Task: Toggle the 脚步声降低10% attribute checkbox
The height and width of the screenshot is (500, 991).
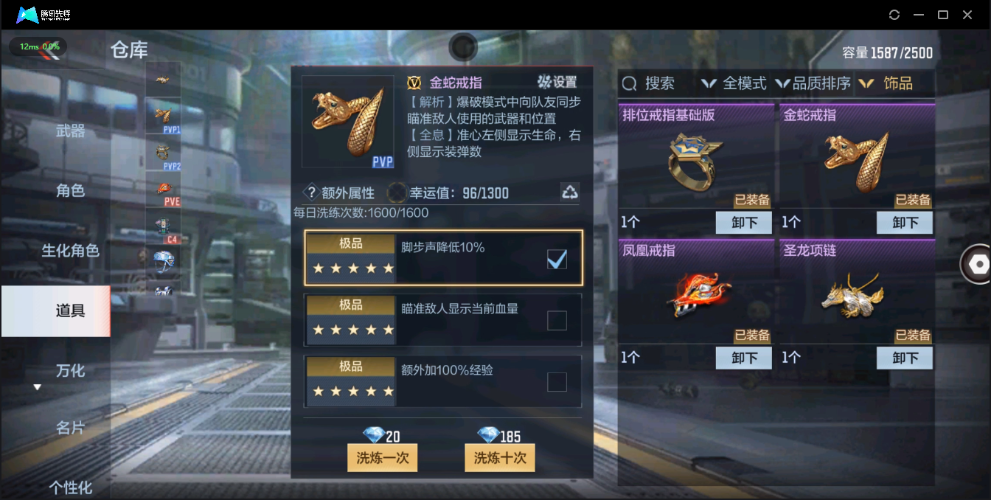Action: (x=557, y=260)
